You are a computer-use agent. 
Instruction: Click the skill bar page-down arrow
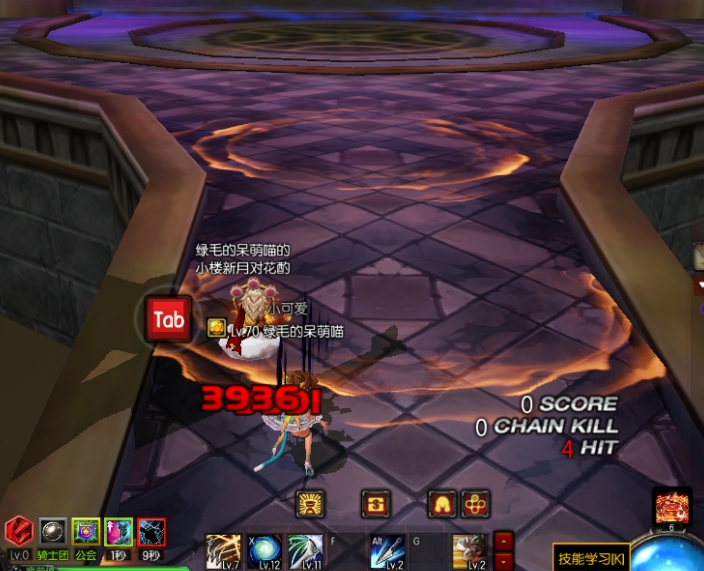coord(504,559)
